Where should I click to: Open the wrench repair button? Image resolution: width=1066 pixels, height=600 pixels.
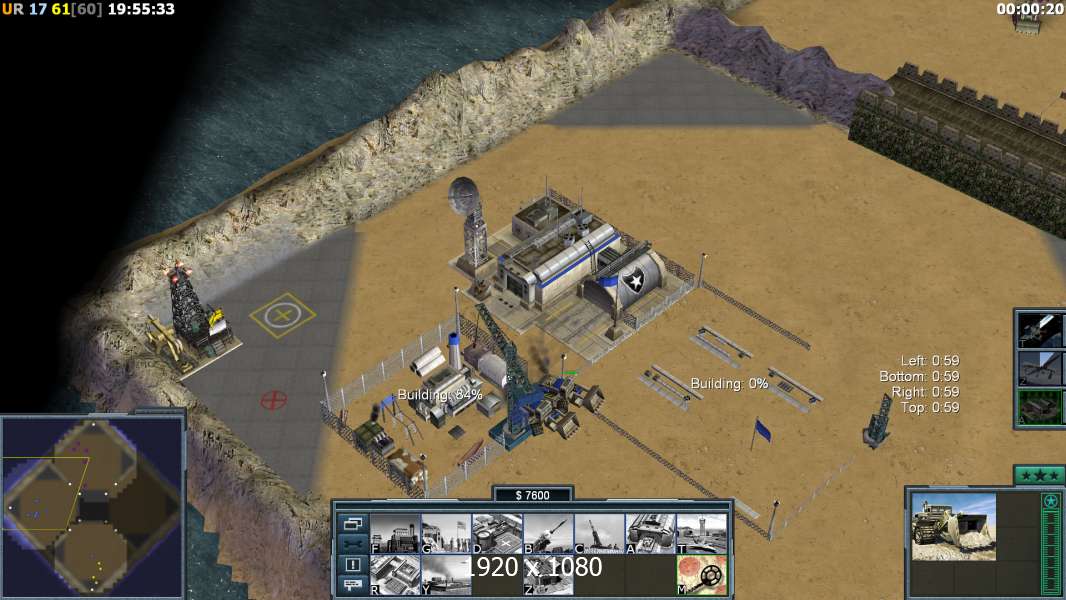352,544
